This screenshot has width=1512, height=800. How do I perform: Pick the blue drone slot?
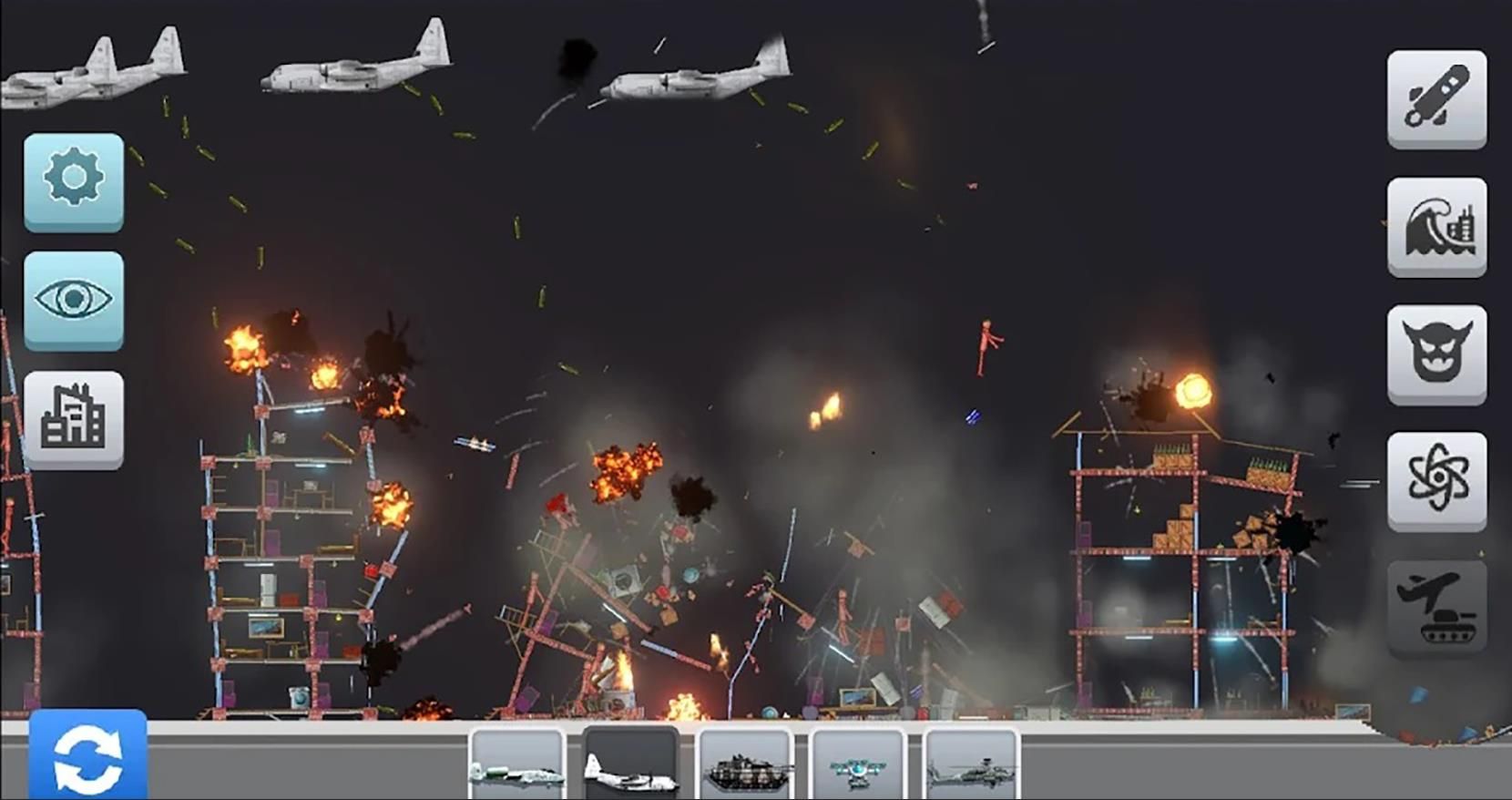point(857,765)
